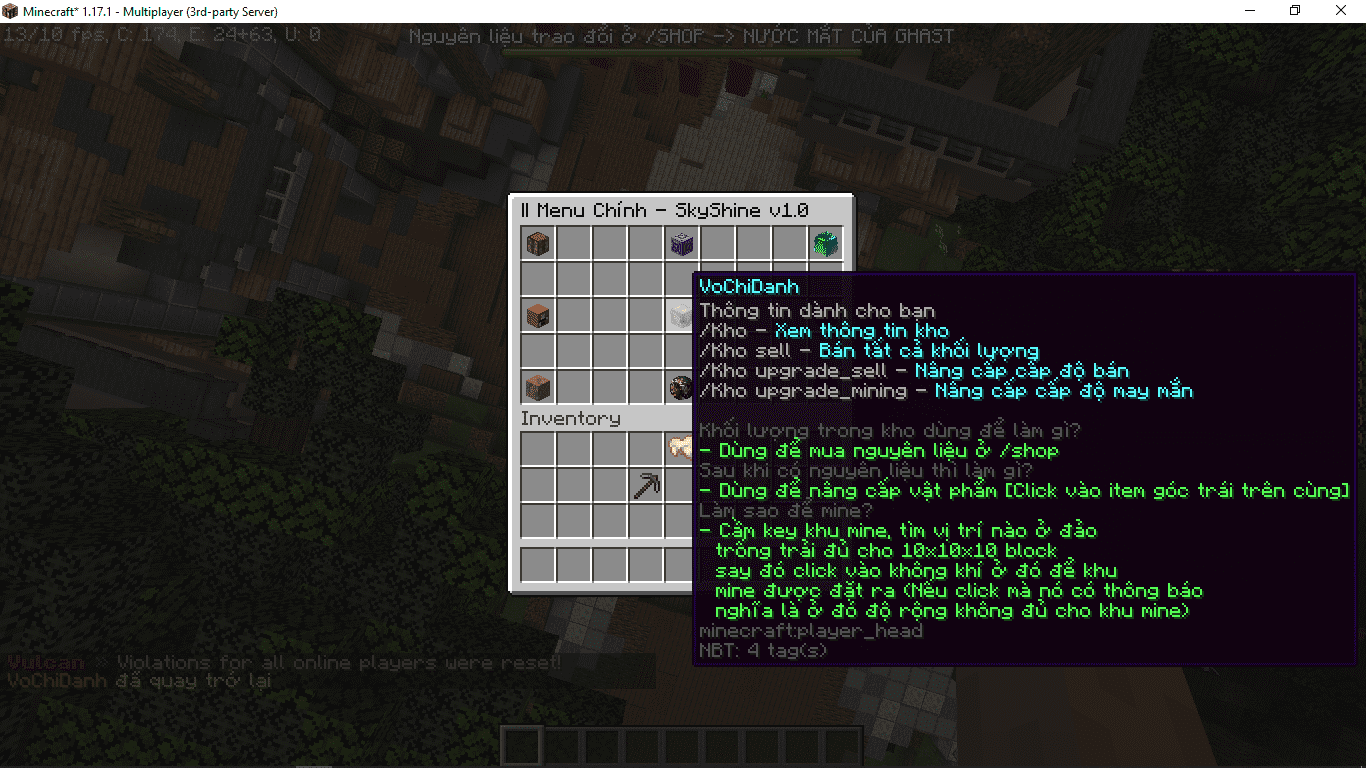Open the dark round head item
This screenshot has height=768, width=1366.
coord(681,387)
